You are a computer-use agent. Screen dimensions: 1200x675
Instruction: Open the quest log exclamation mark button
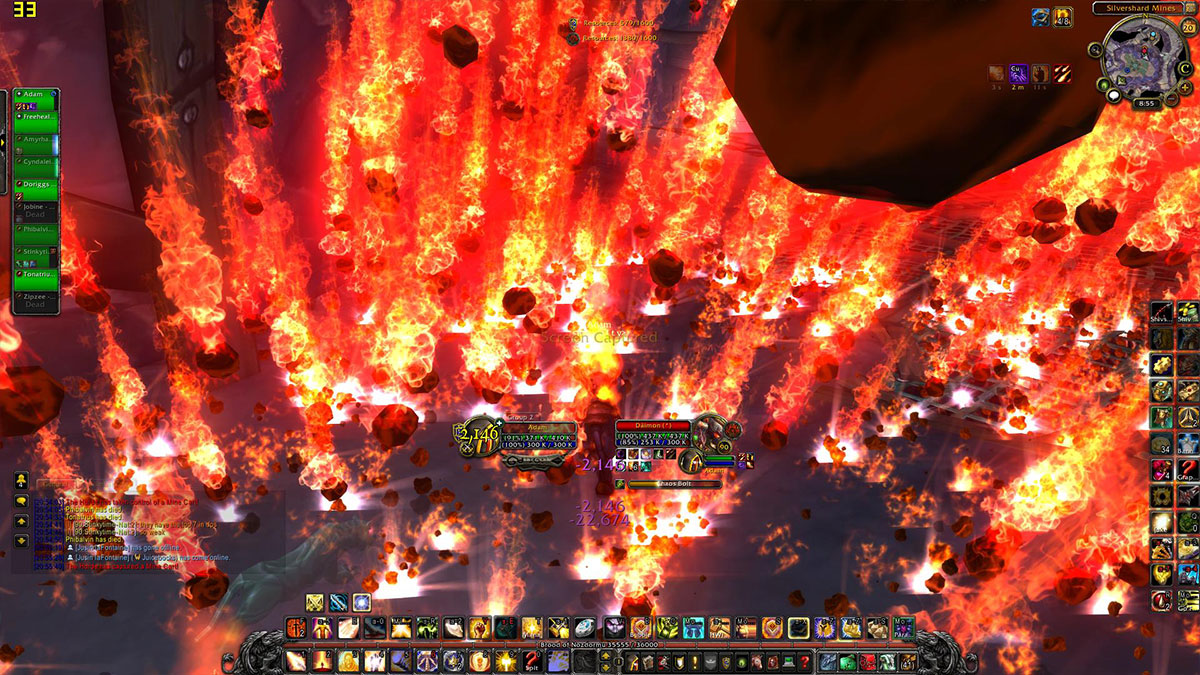pos(694,661)
